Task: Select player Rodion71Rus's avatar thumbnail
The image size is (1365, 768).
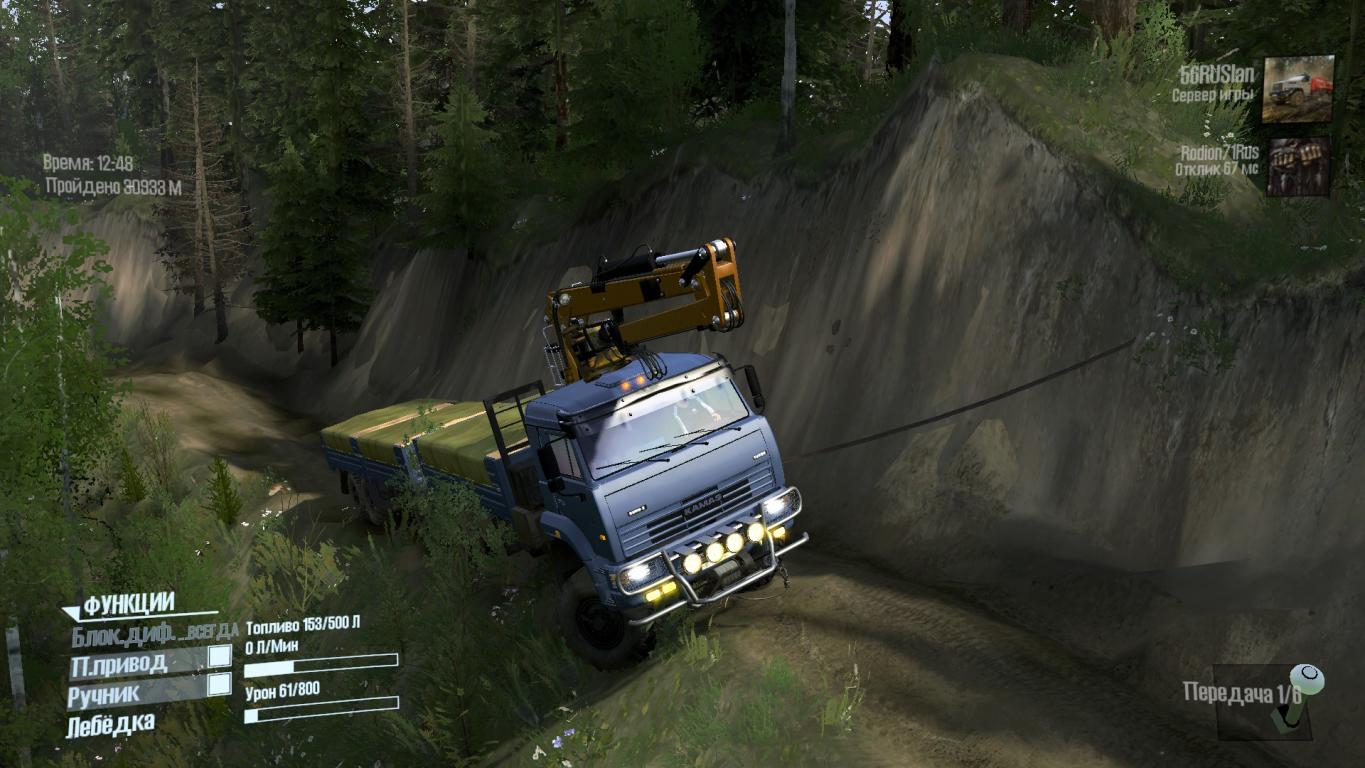Action: click(1299, 166)
